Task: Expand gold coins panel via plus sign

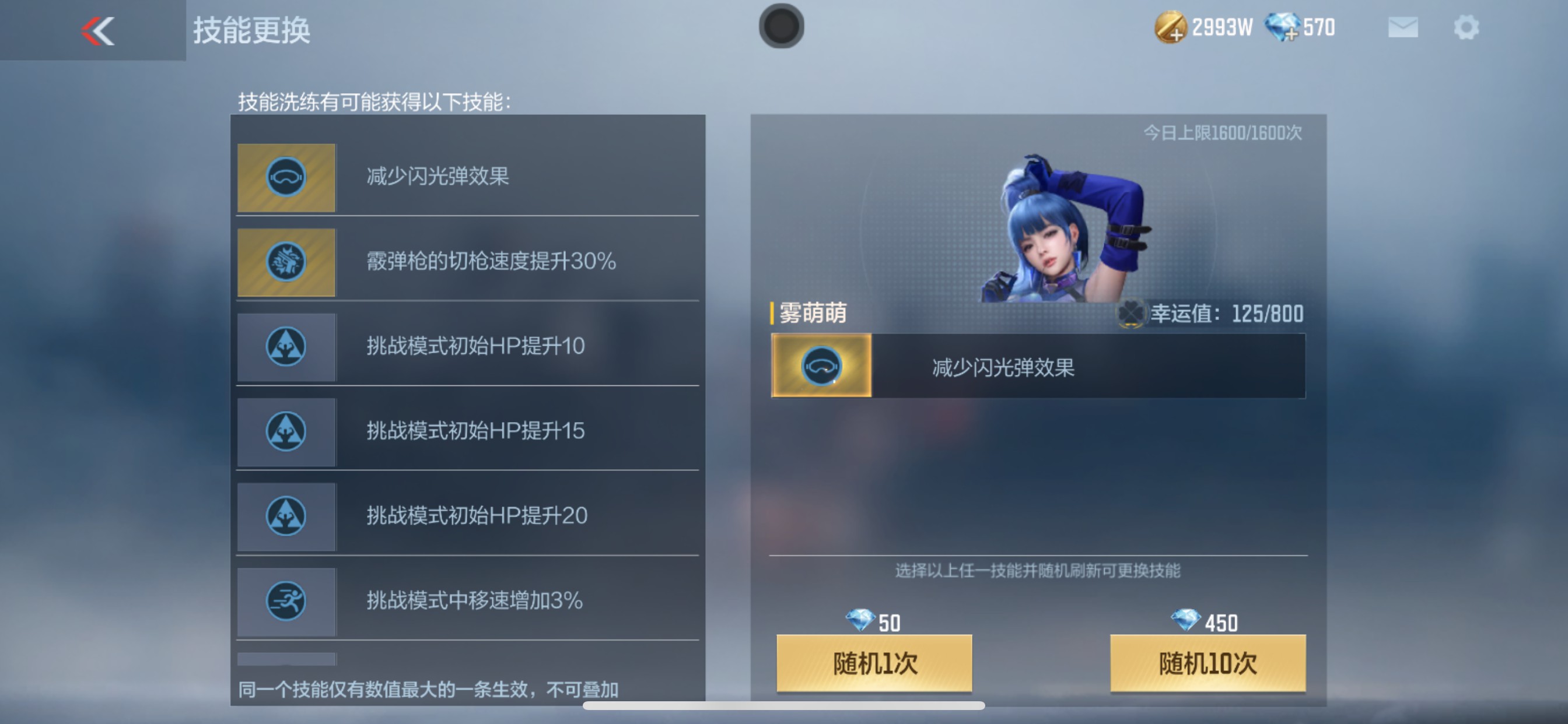Action: tap(1176, 33)
